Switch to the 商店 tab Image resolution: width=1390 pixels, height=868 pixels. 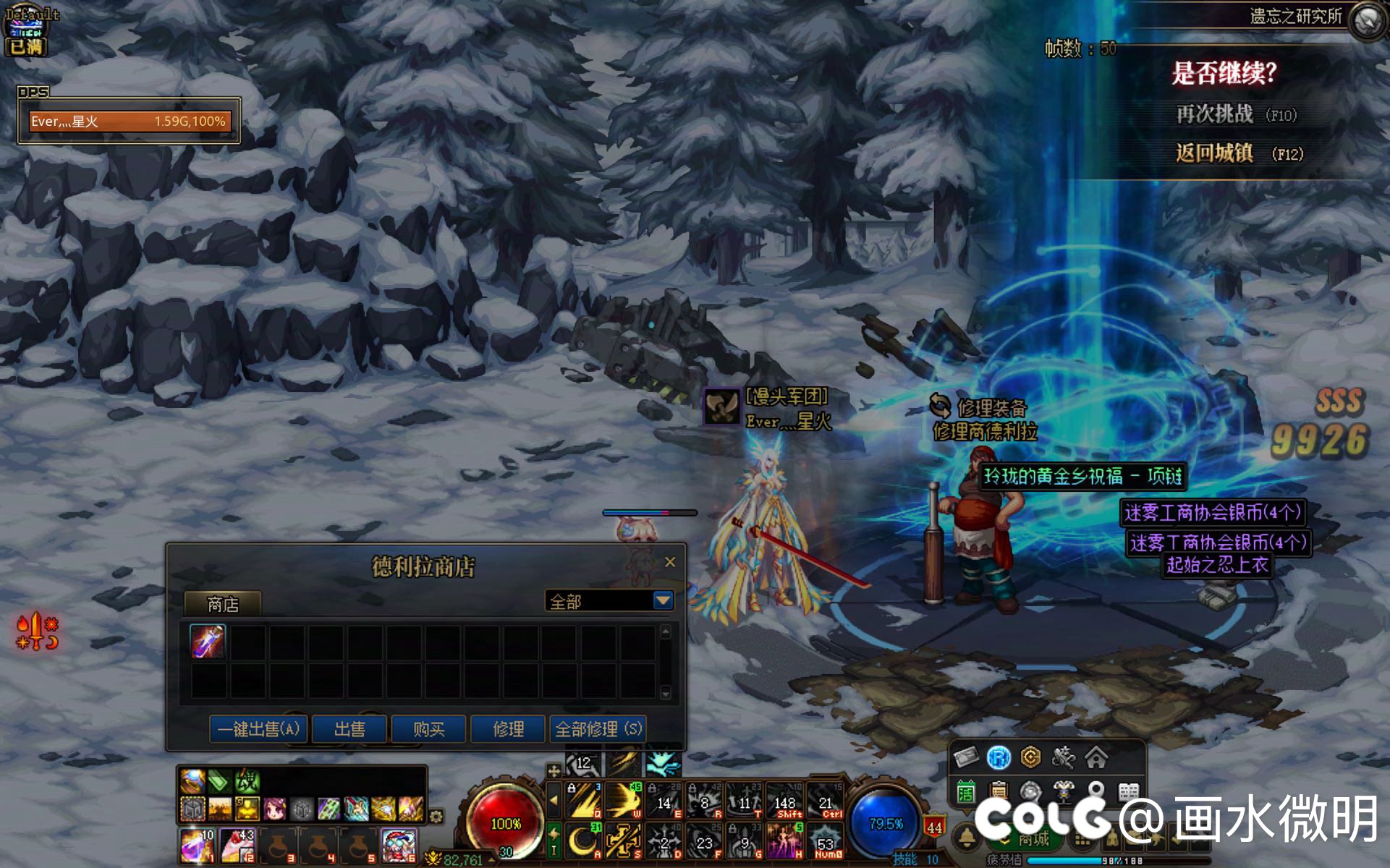222,604
